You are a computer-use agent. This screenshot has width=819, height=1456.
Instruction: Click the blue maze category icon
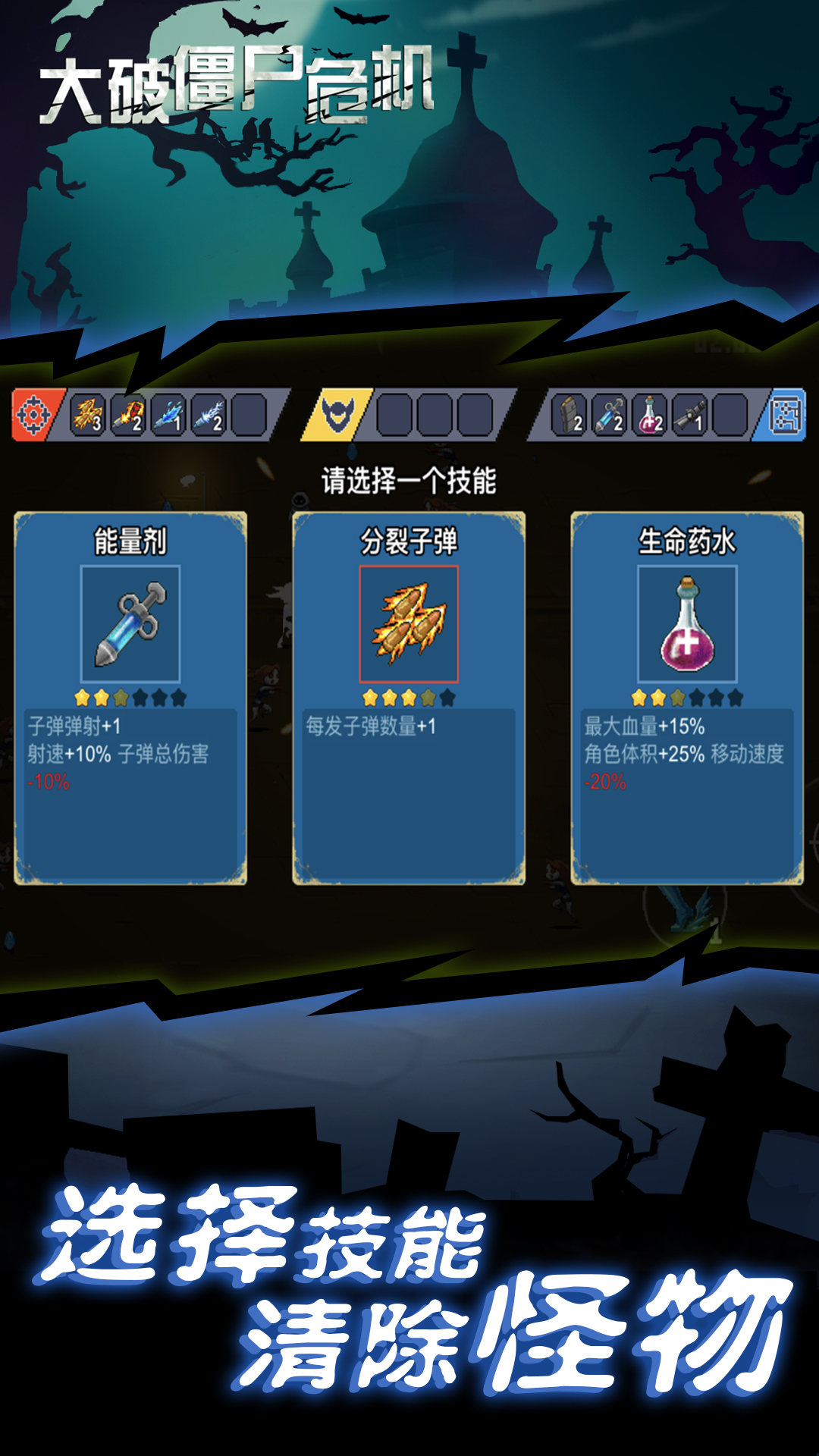coord(784,415)
